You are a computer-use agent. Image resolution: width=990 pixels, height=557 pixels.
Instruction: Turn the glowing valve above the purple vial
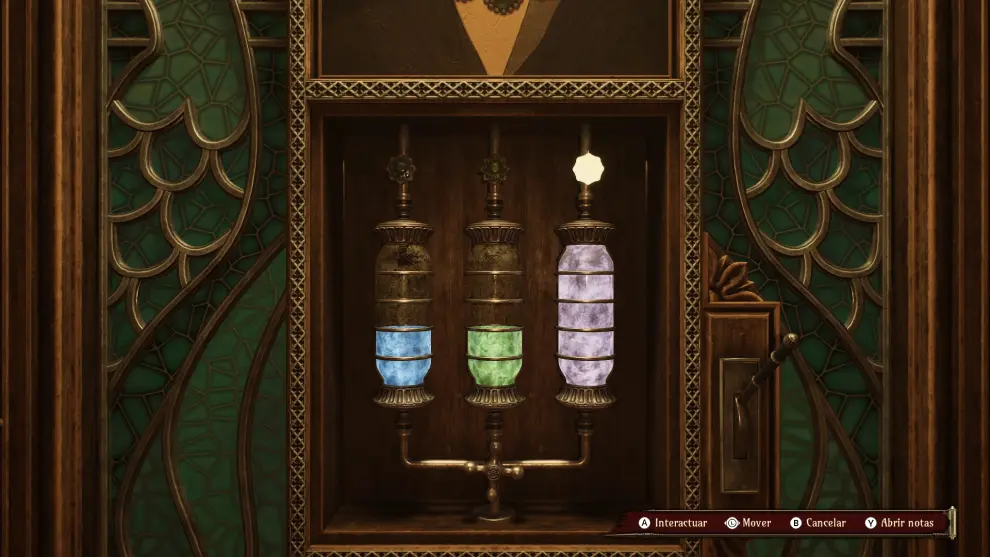click(x=587, y=167)
